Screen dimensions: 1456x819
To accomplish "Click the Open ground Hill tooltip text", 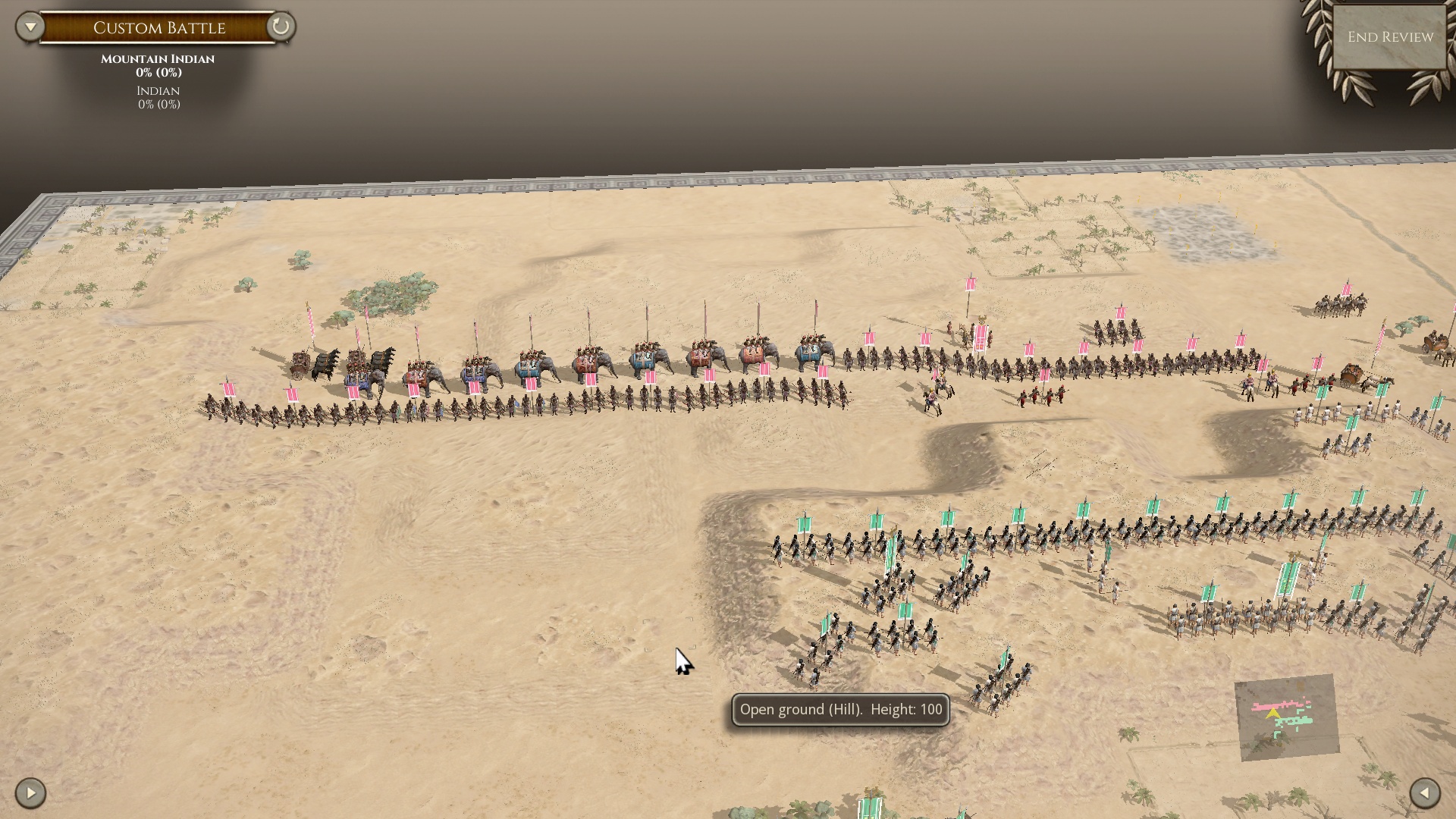I will pyautogui.click(x=840, y=710).
